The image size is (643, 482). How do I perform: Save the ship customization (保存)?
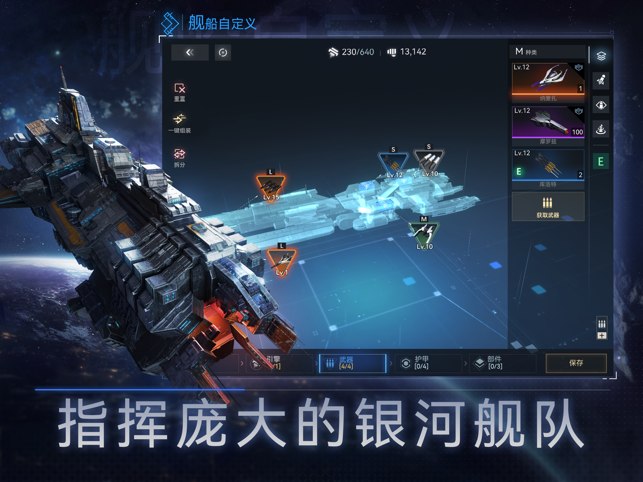[x=576, y=363]
